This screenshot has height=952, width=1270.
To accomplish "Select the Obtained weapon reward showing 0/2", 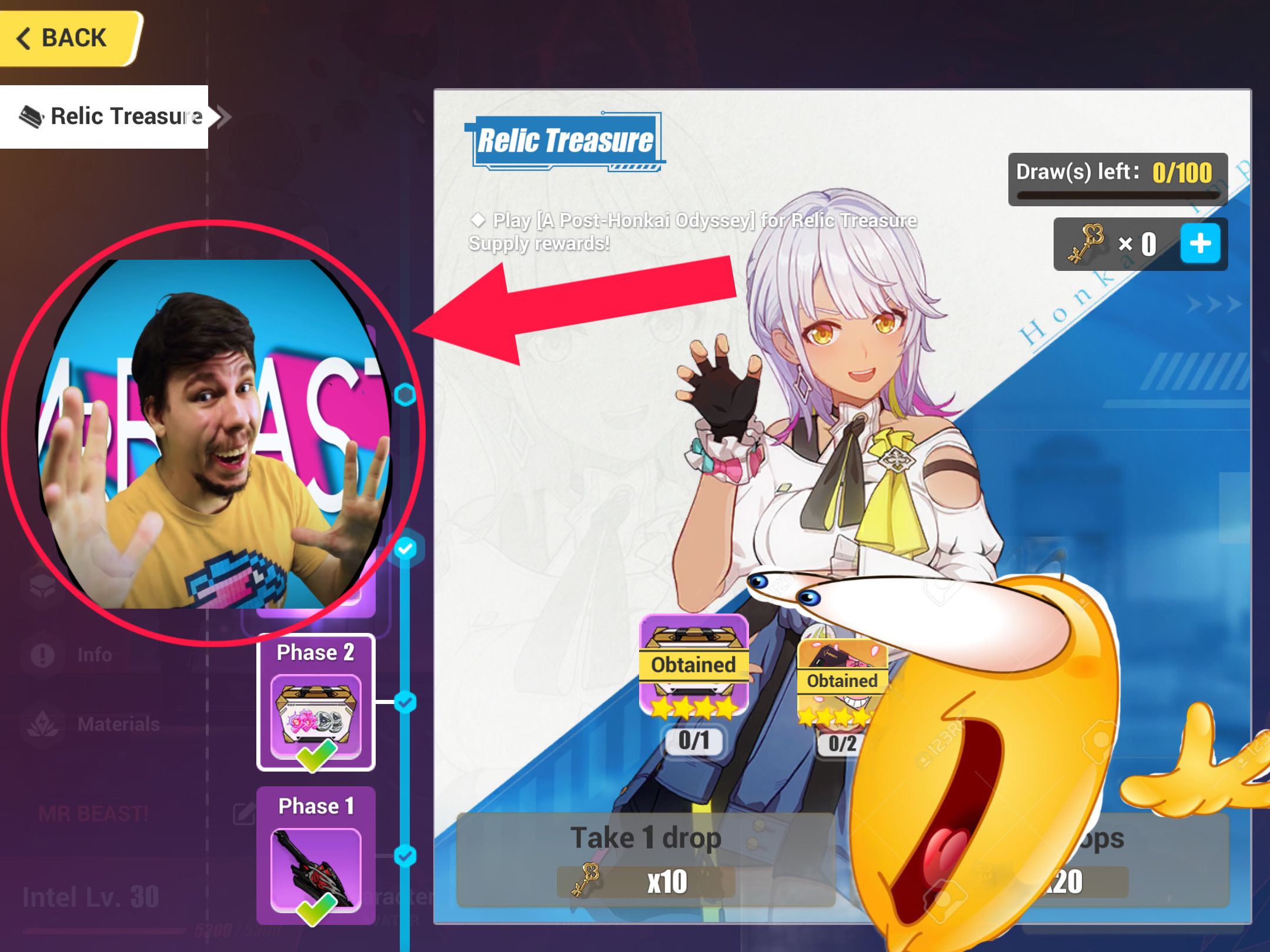I will 842,676.
